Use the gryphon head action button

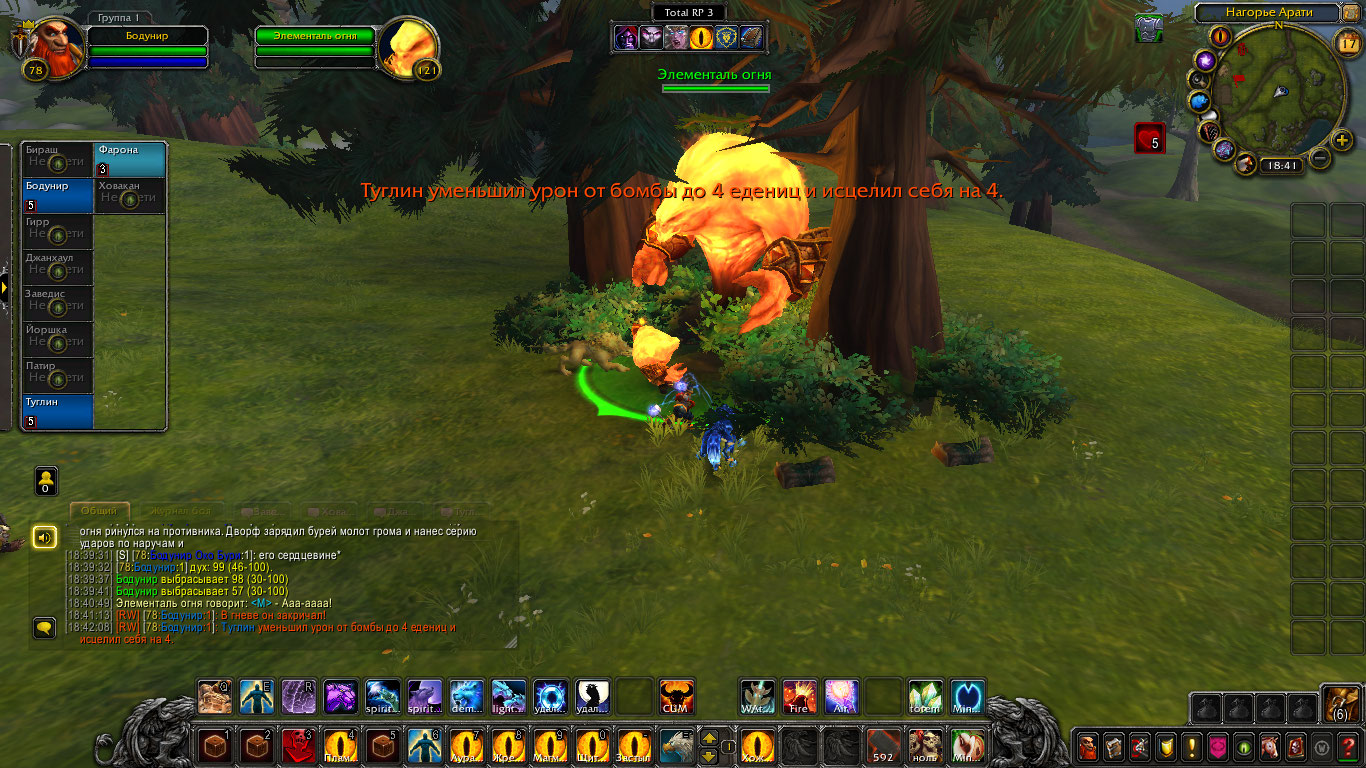click(677, 746)
